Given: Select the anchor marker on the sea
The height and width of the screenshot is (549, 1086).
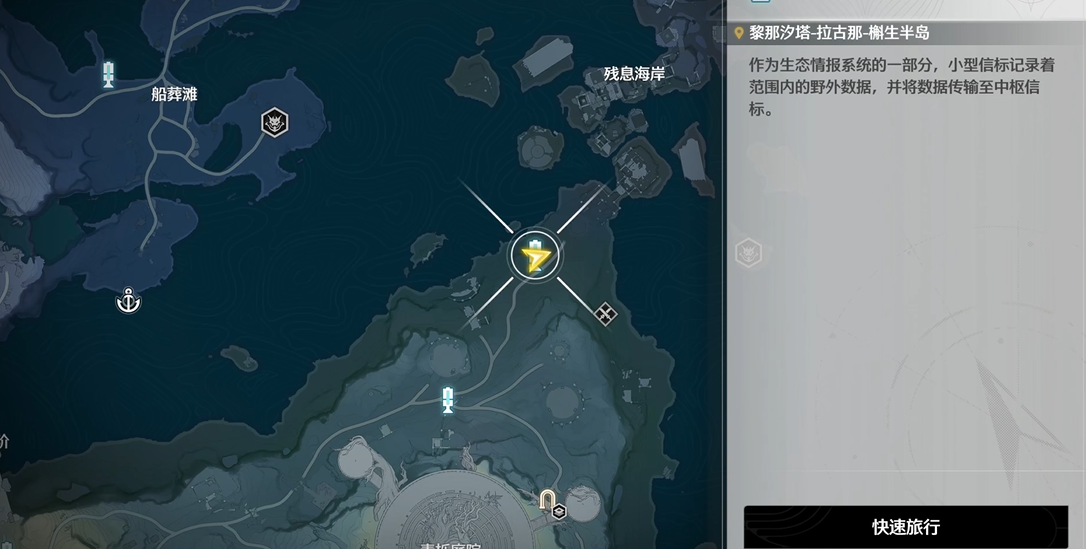Looking at the screenshot, I should point(128,299).
